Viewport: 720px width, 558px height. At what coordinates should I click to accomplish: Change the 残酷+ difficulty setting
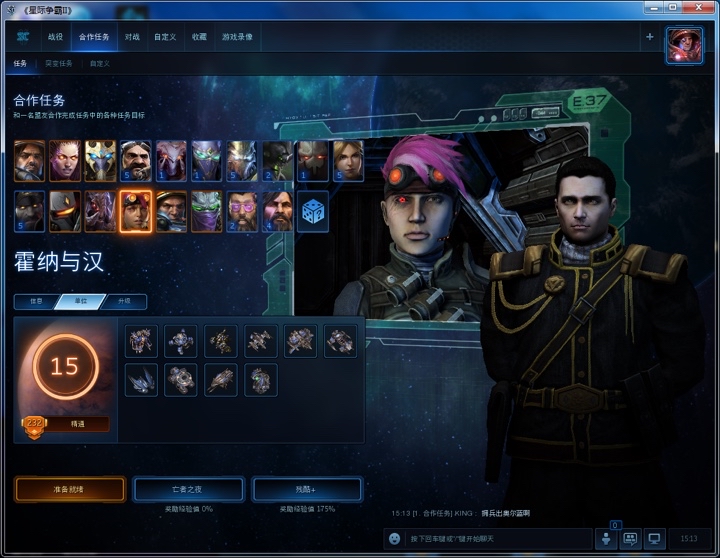click(x=306, y=489)
